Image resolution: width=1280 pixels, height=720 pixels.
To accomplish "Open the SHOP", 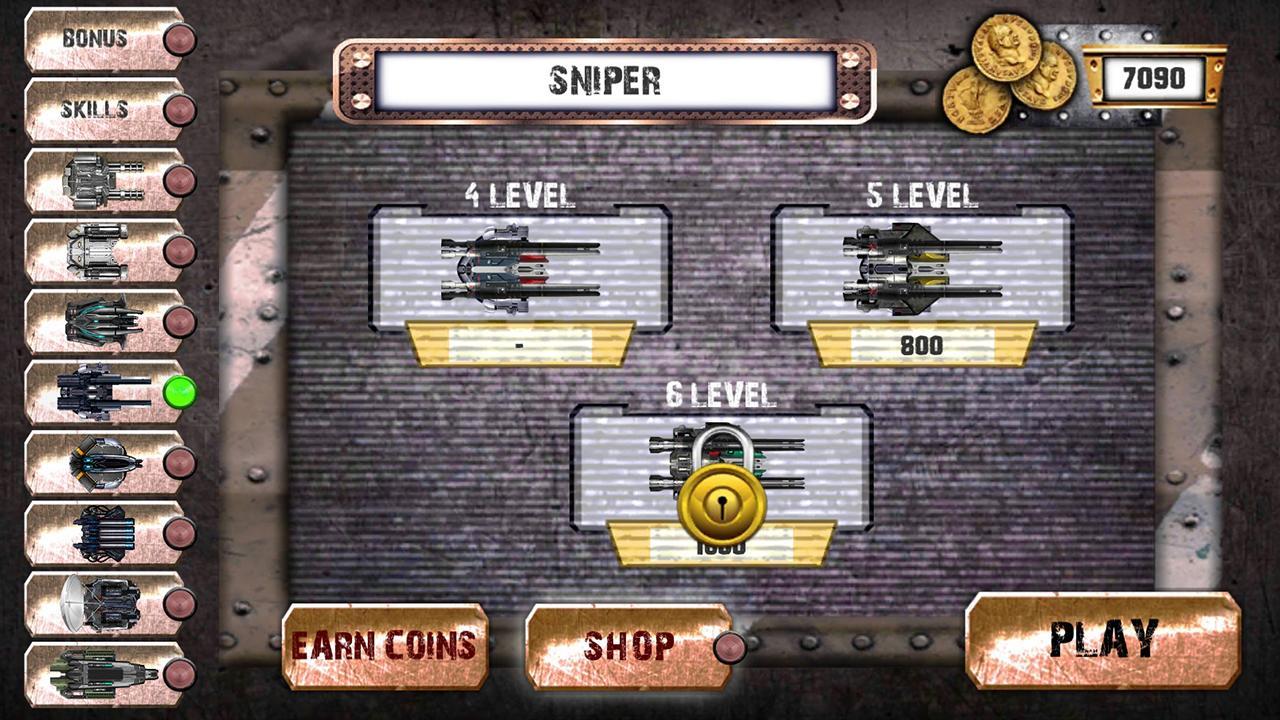I will tap(628, 644).
